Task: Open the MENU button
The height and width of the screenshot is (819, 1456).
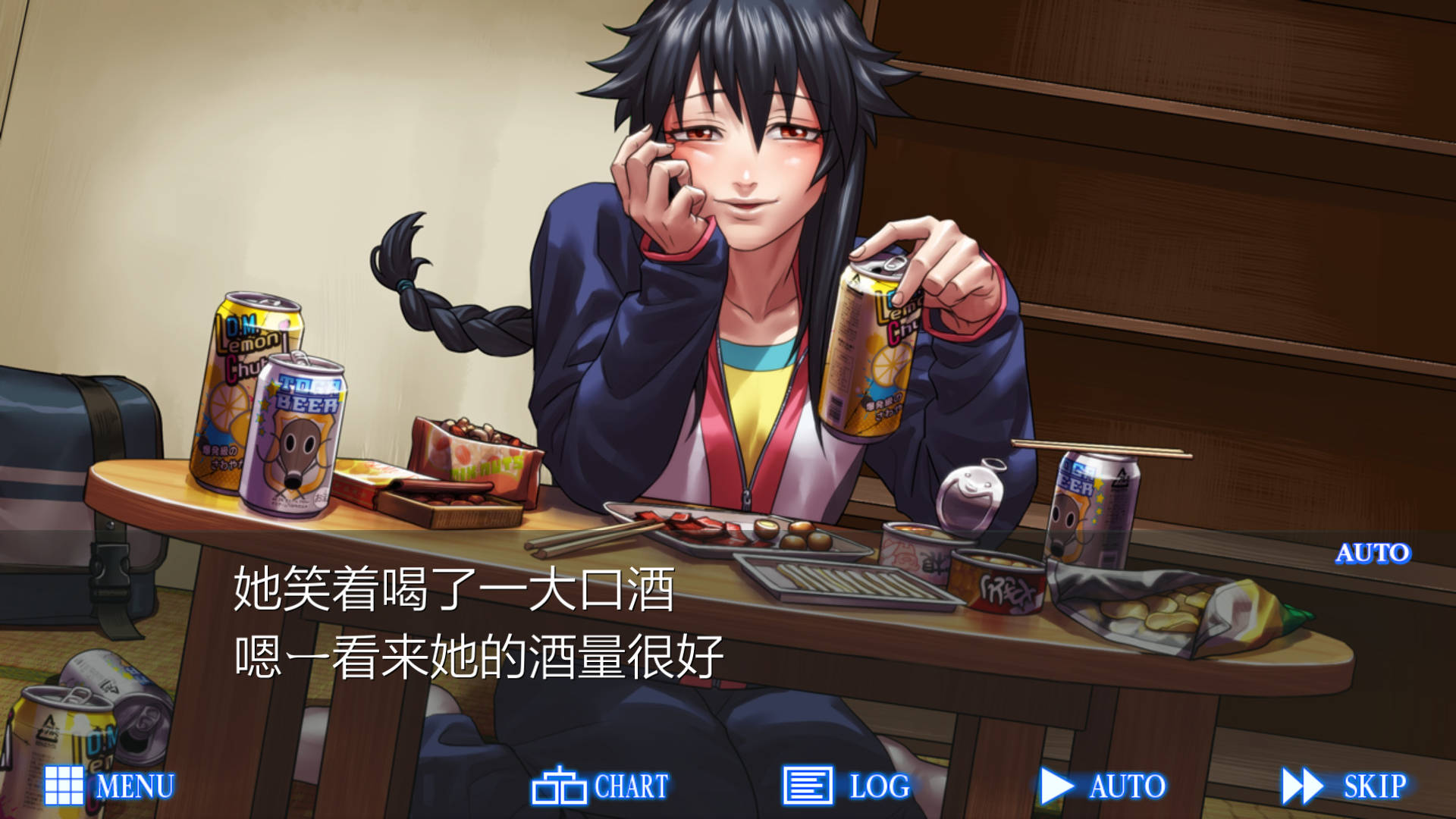Action: pos(110,786)
